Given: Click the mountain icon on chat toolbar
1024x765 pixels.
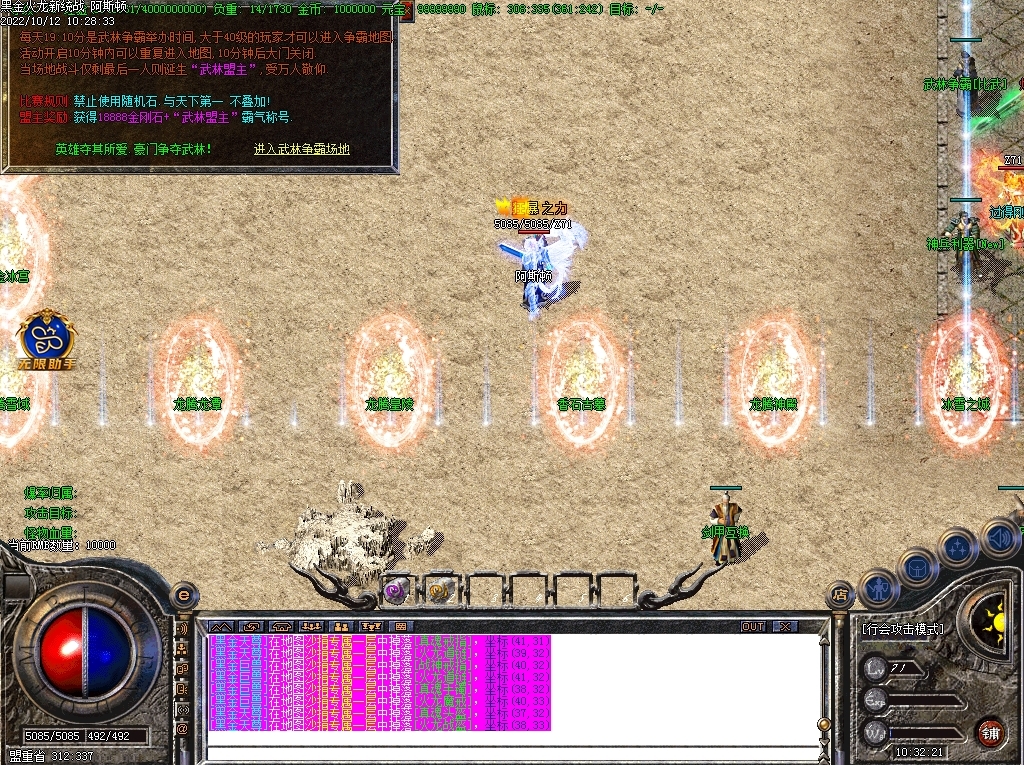Looking at the screenshot, I should [x=220, y=626].
